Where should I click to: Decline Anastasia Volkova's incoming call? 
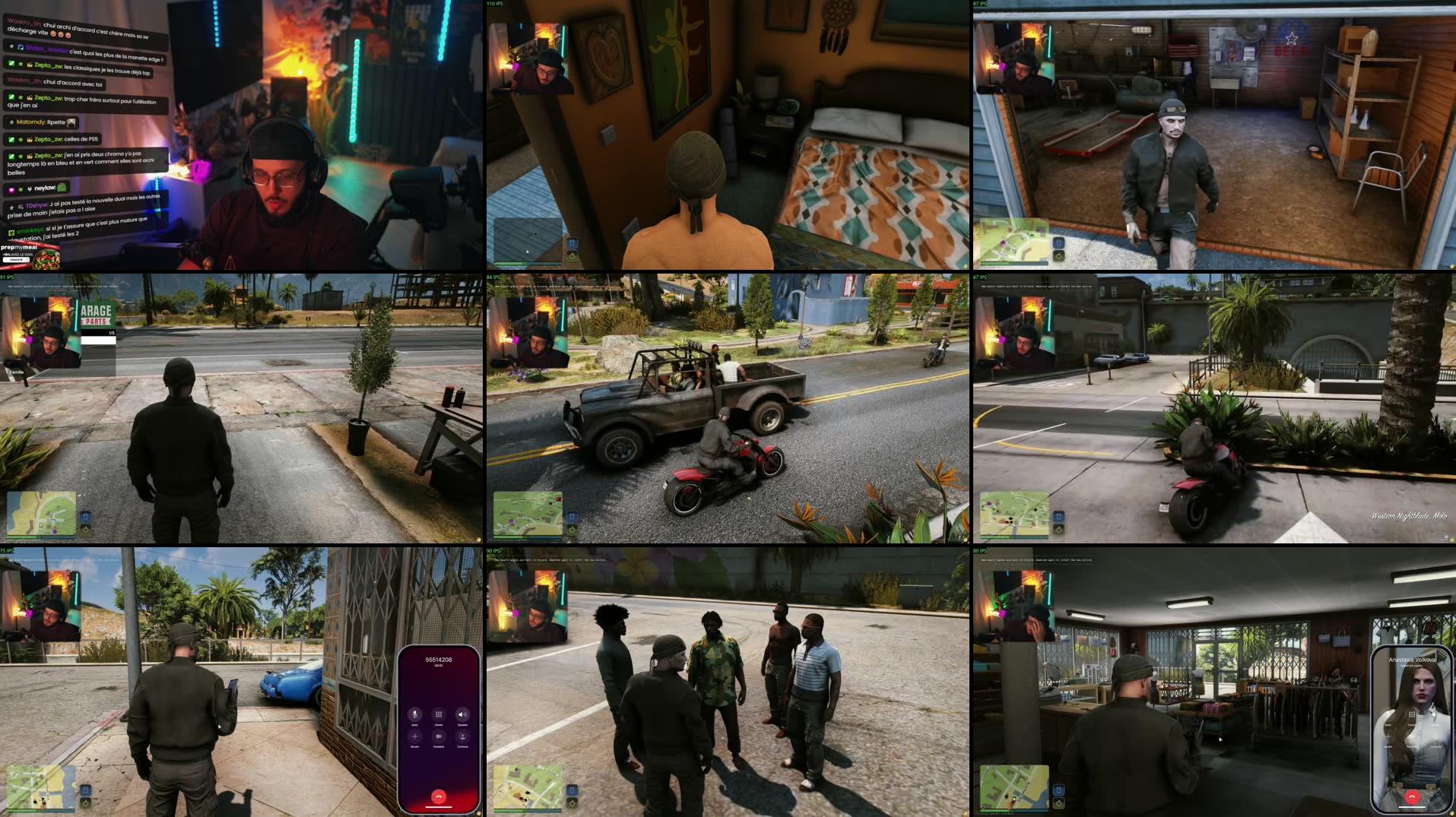click(1412, 796)
